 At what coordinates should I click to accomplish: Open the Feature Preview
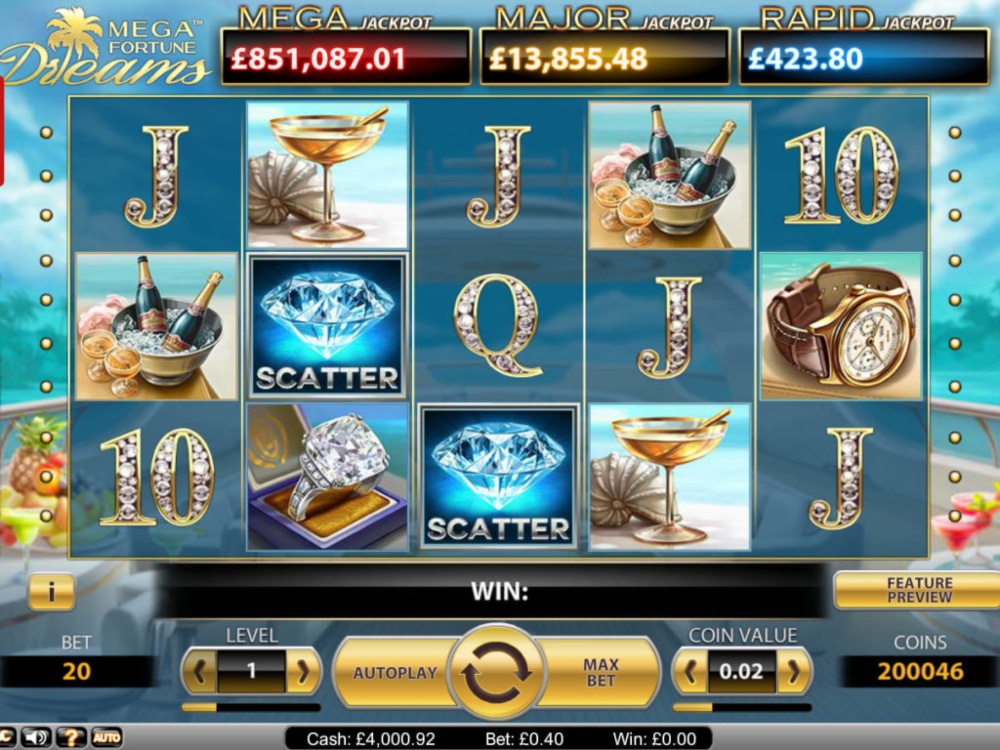tap(918, 590)
